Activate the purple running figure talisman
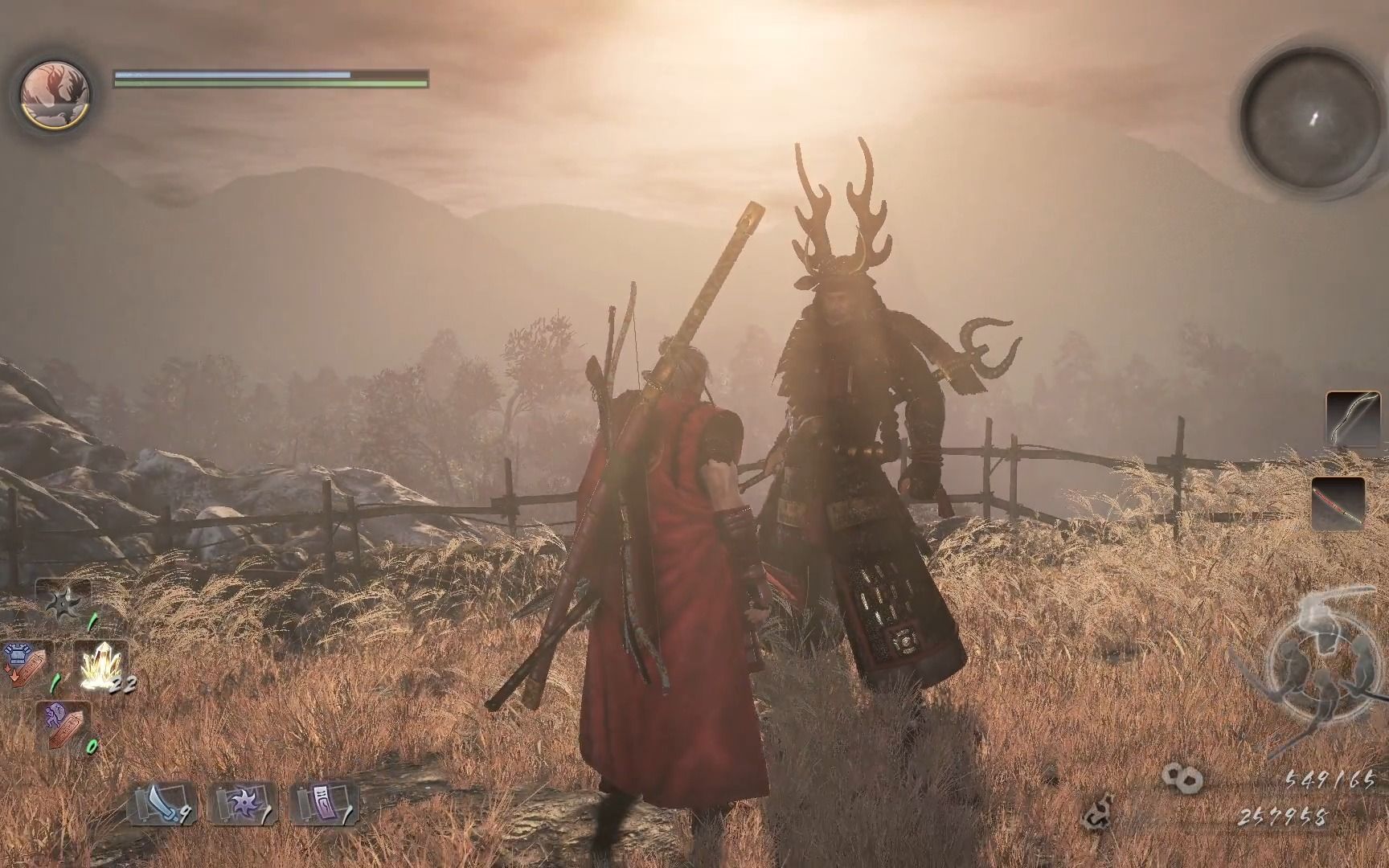The width and height of the screenshot is (1389, 868). click(x=63, y=723)
